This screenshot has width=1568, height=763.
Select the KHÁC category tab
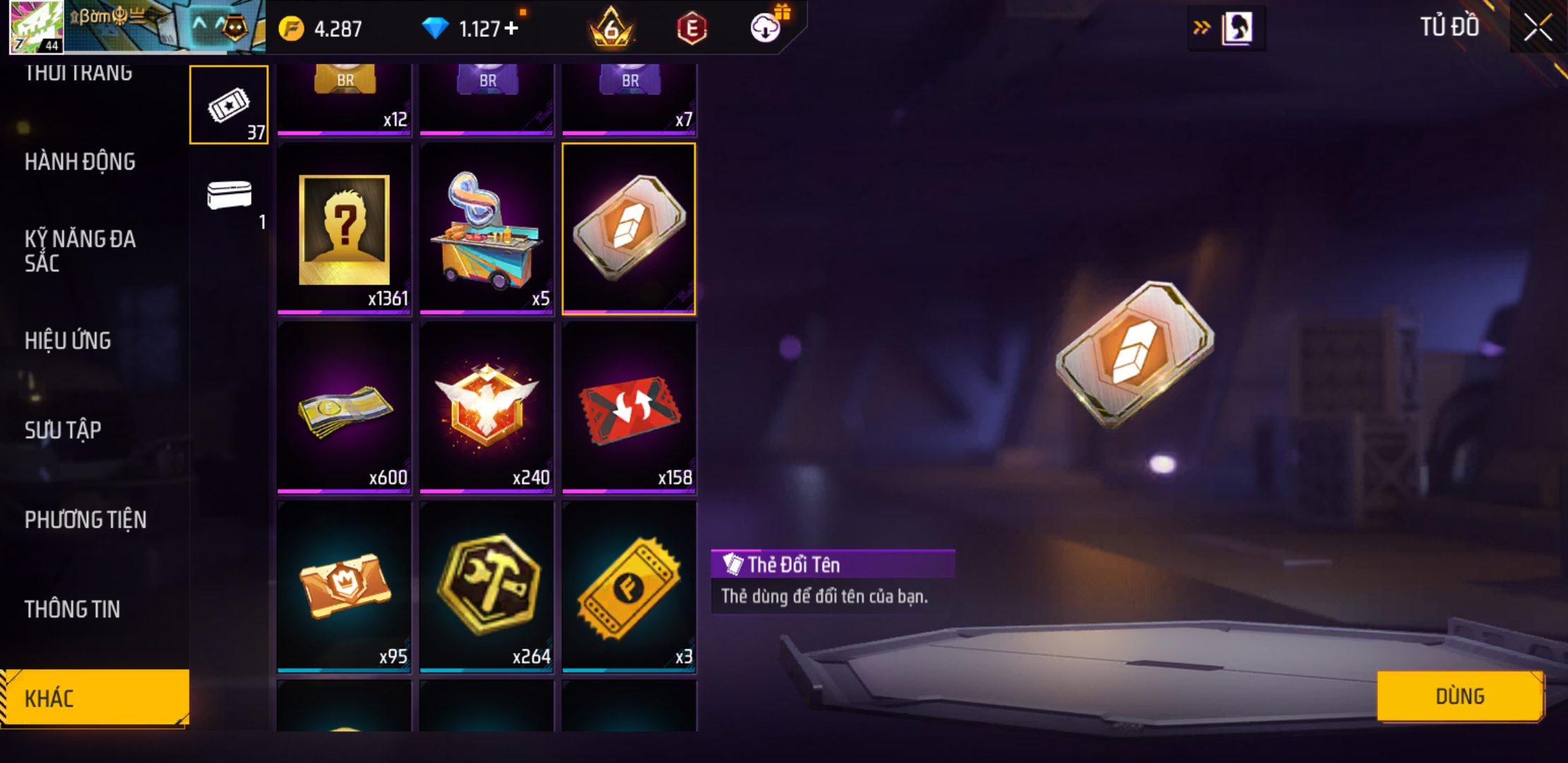[x=94, y=698]
